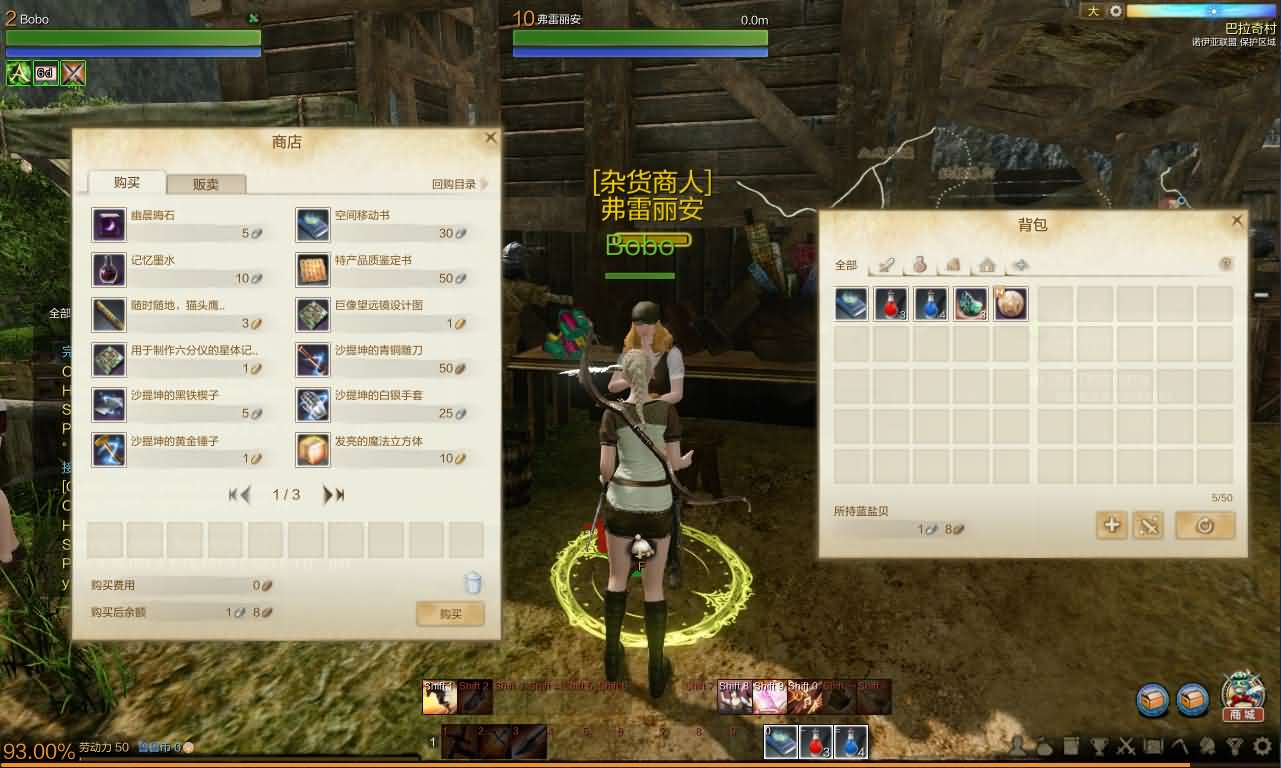Open the character icon in the bottom menu bar
1281x768 pixels.
coord(1017,746)
